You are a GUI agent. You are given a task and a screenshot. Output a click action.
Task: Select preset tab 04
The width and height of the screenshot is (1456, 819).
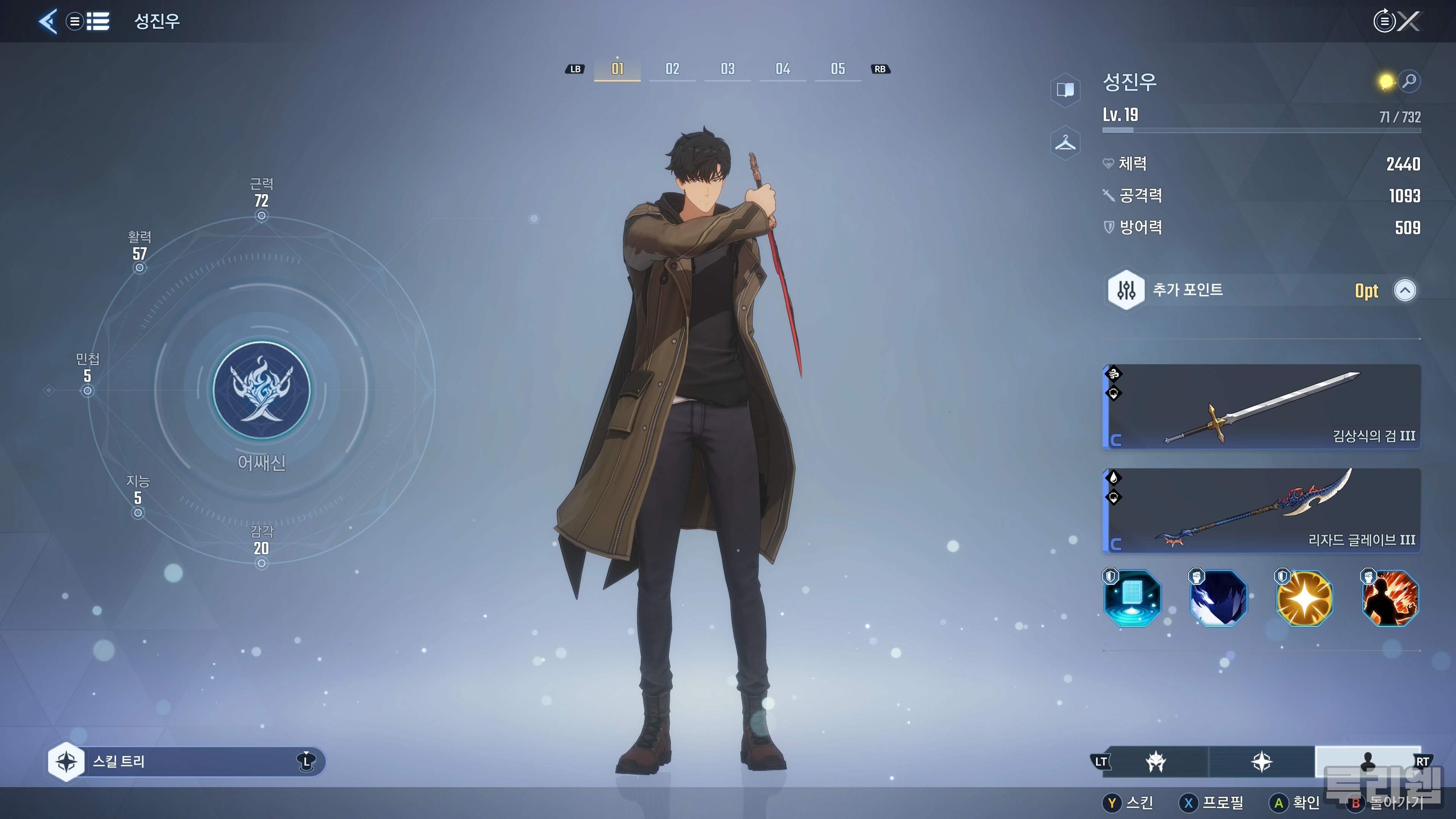[783, 69]
